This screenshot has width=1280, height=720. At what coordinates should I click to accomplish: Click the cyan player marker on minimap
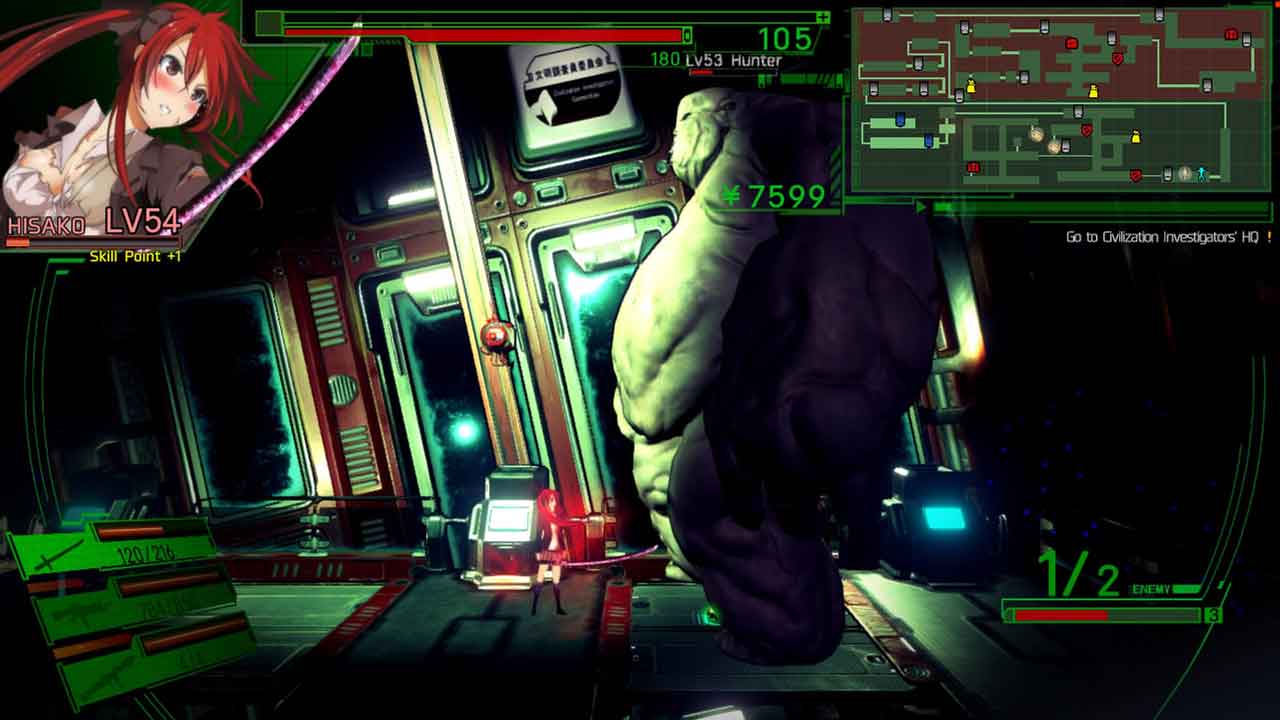coord(1202,174)
